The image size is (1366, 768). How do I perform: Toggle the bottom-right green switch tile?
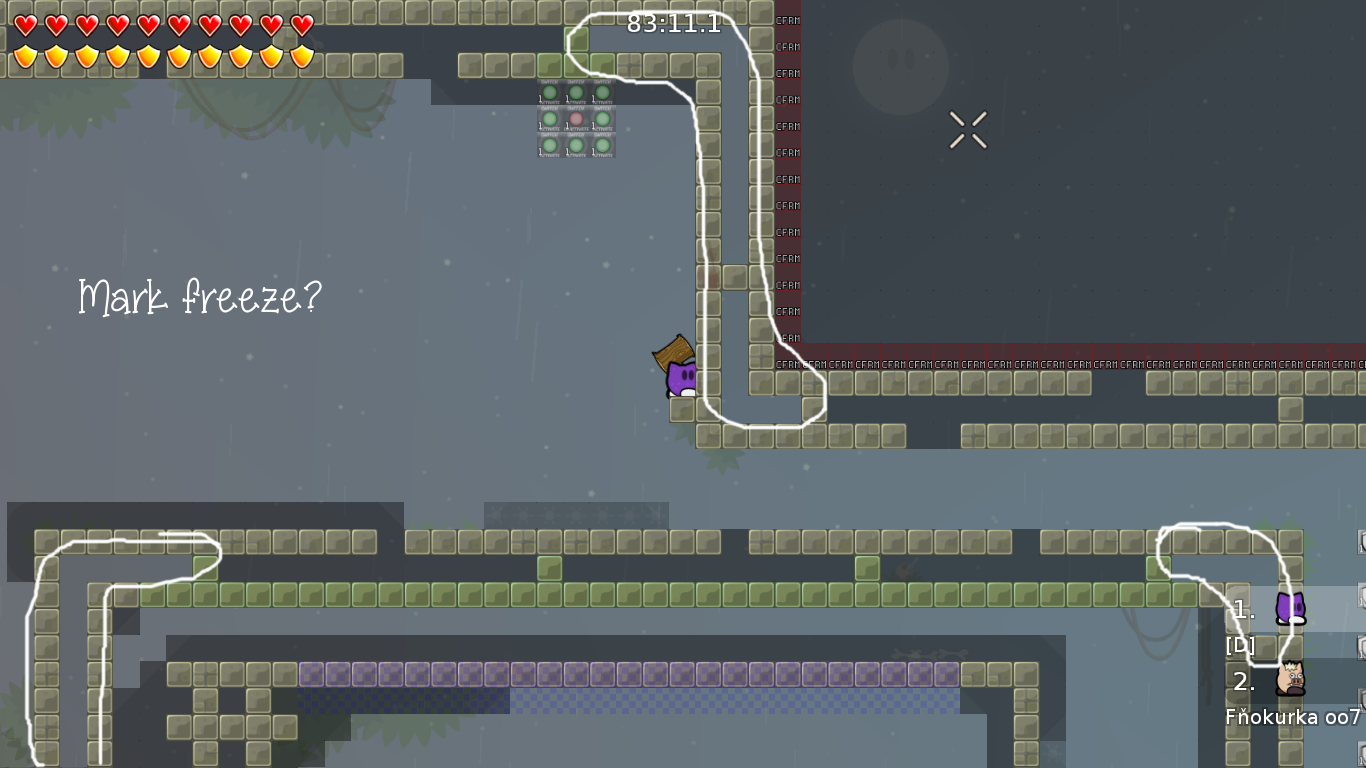[602, 145]
